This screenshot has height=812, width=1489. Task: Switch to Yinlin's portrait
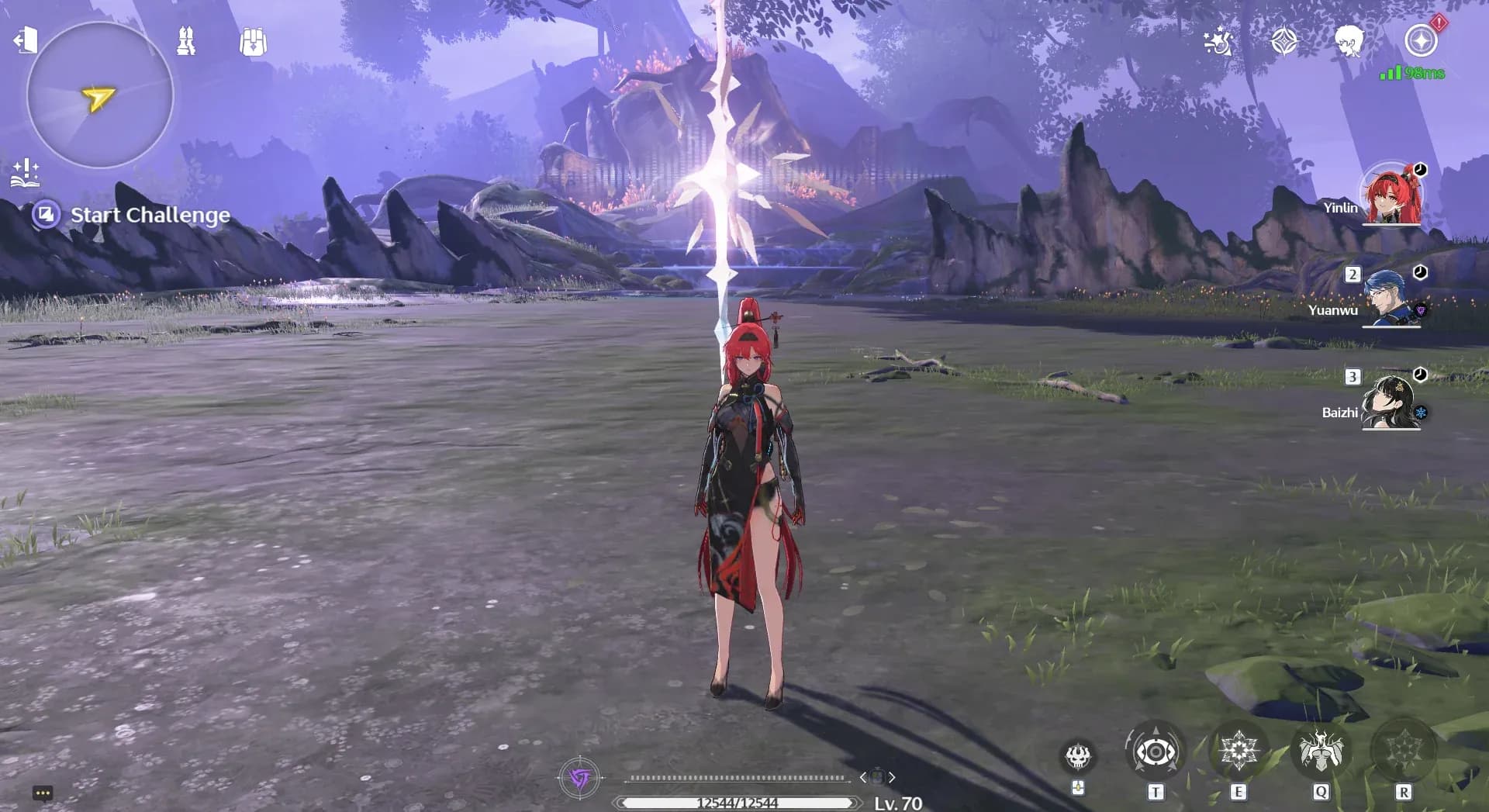point(1392,195)
